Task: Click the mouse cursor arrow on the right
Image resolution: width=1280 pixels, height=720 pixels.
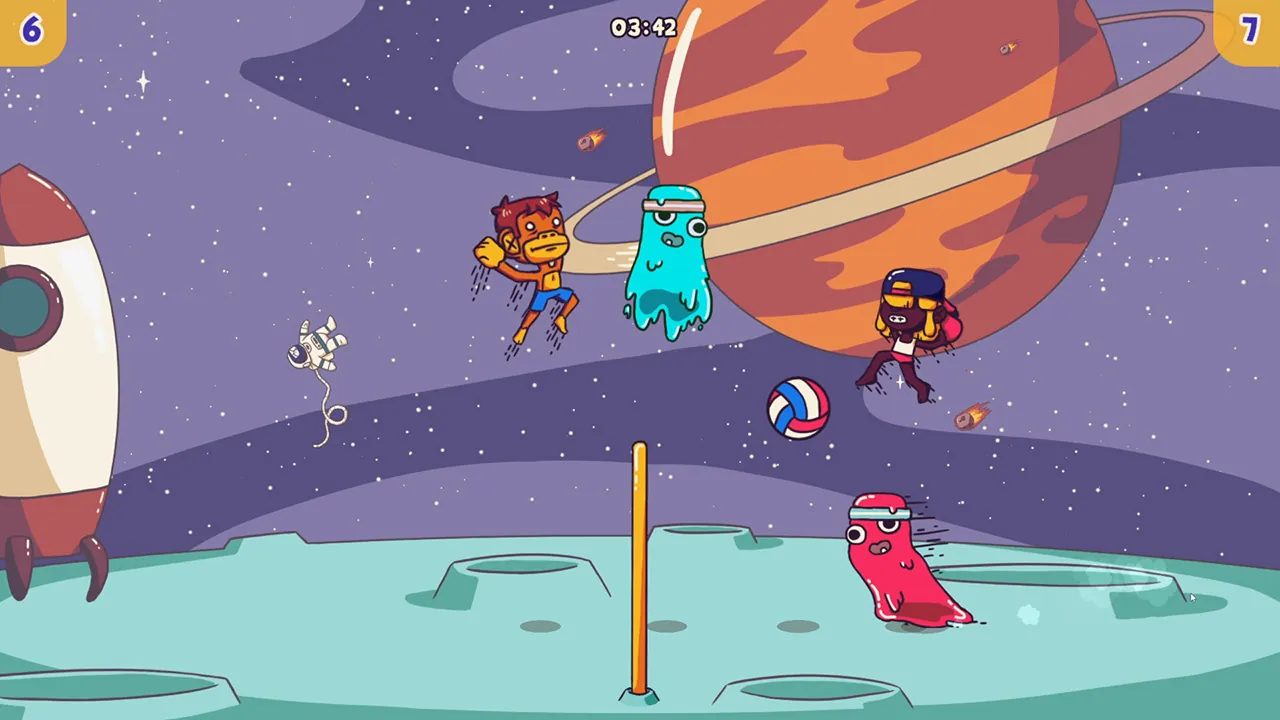Action: pyautogui.click(x=1192, y=596)
